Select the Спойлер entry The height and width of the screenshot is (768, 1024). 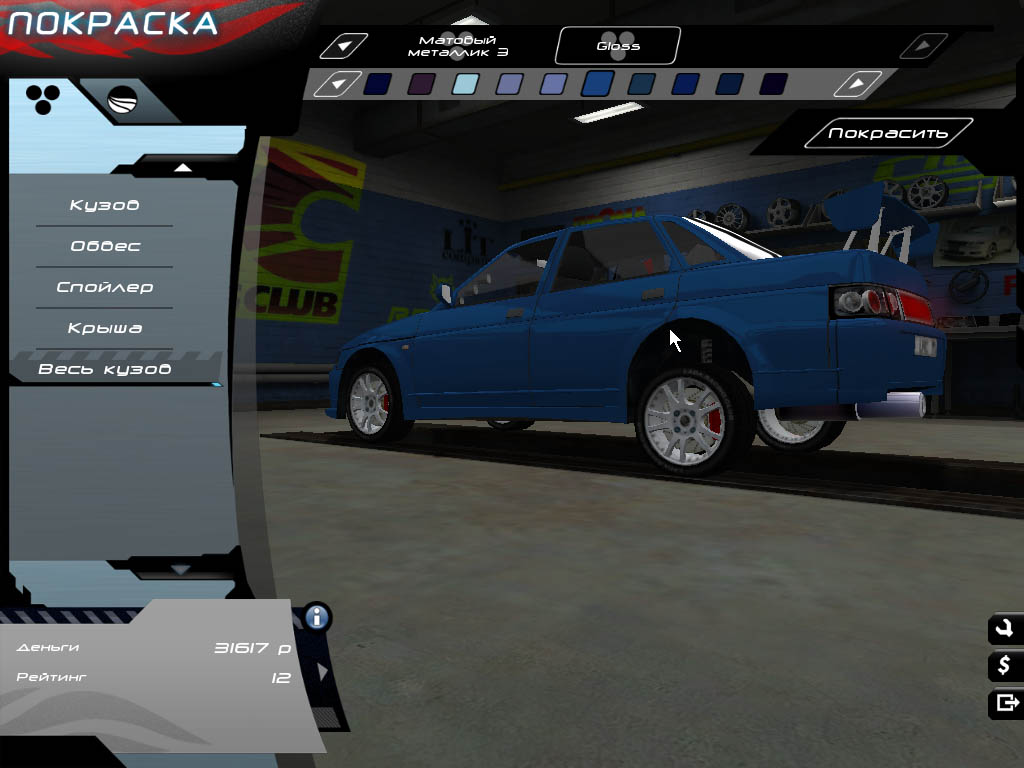tap(104, 288)
